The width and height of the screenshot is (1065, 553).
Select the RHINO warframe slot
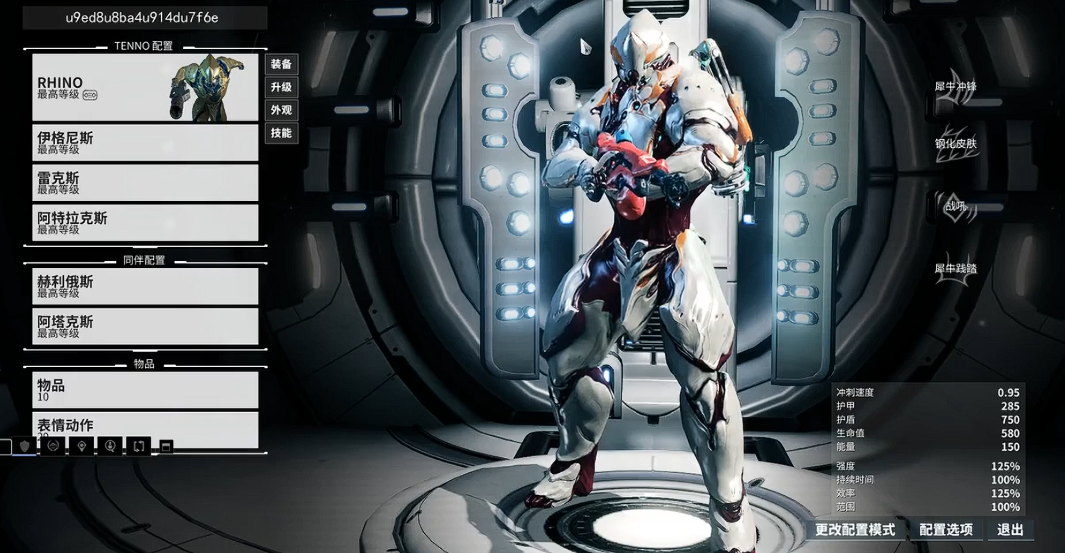point(145,87)
